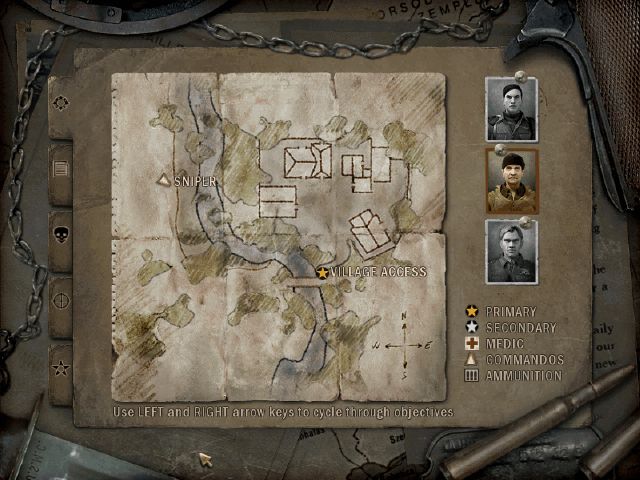
Task: Click the Village Access objective marker
Action: (x=323, y=272)
